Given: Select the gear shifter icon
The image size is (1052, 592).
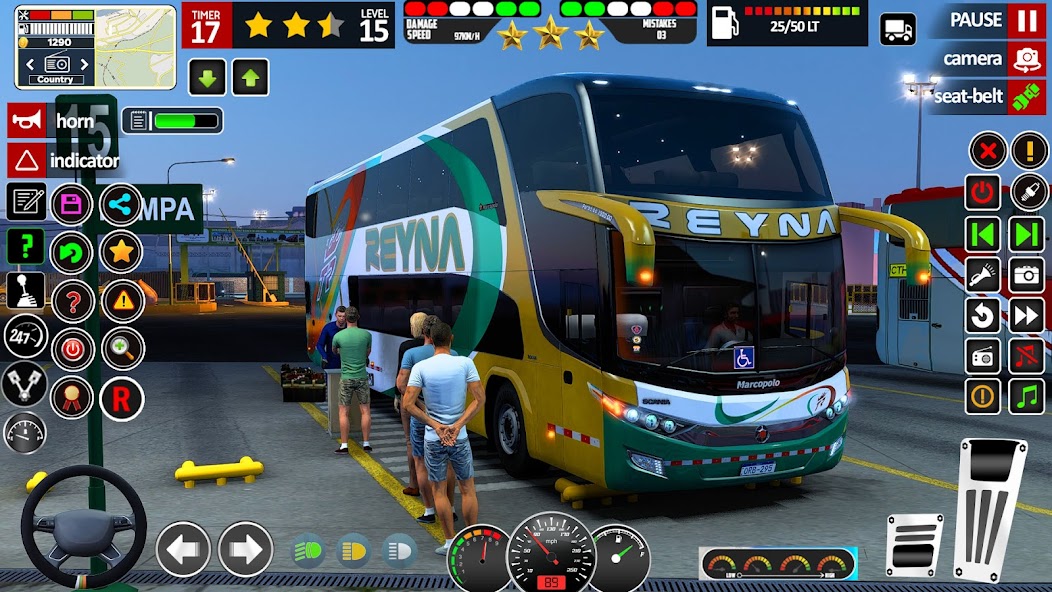Looking at the screenshot, I should [26, 290].
